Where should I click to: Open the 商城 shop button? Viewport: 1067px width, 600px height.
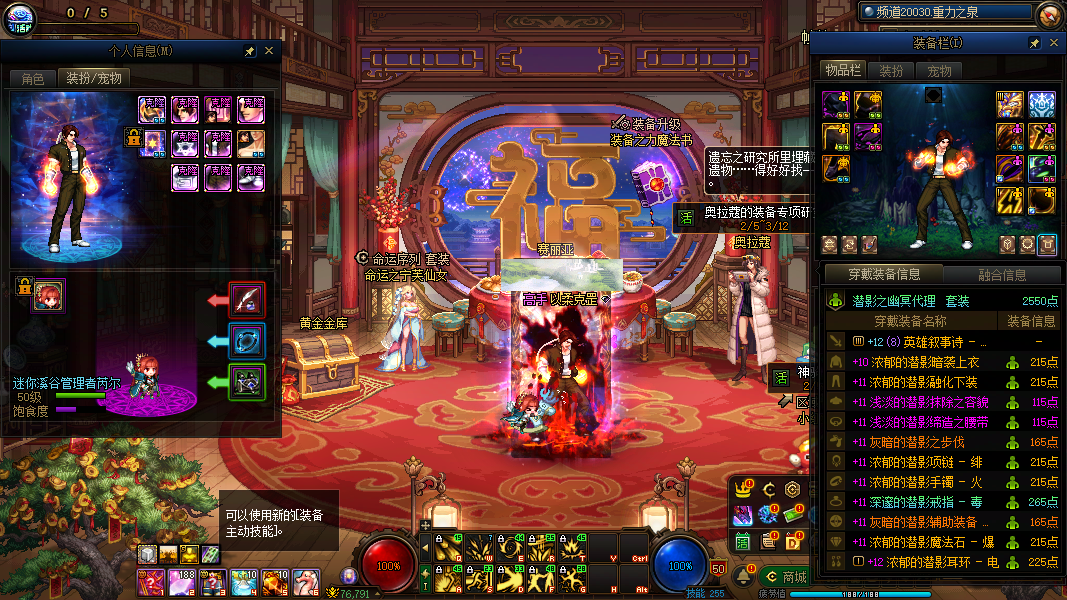click(x=785, y=577)
